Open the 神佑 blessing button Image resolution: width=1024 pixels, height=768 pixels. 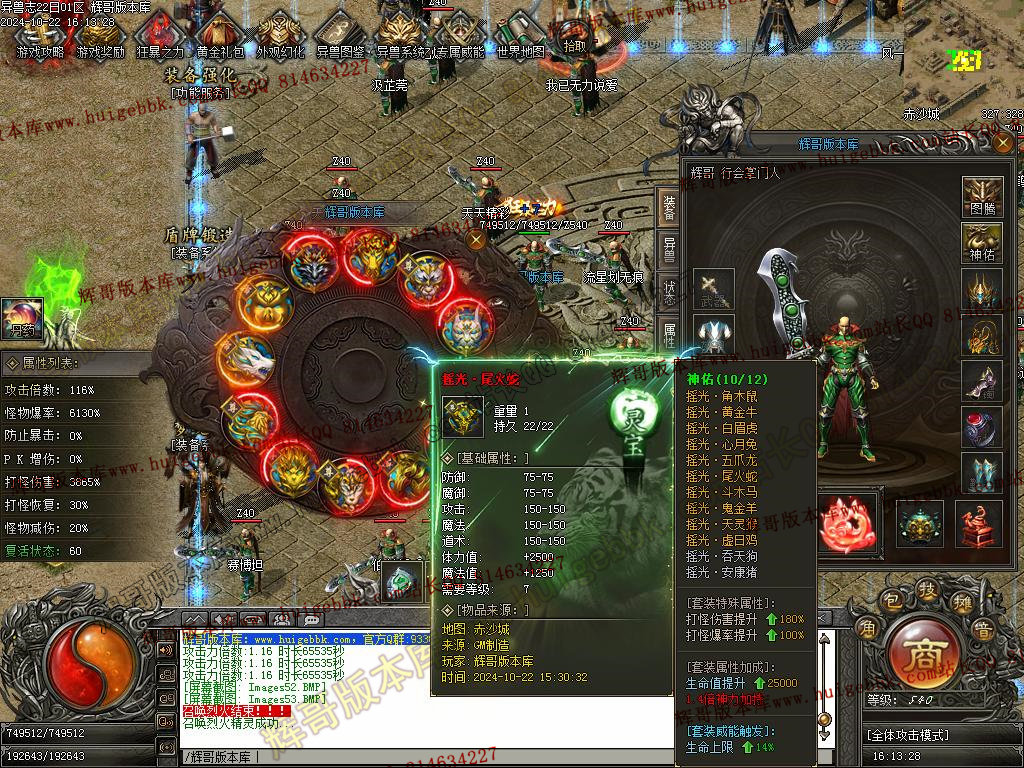coord(982,243)
